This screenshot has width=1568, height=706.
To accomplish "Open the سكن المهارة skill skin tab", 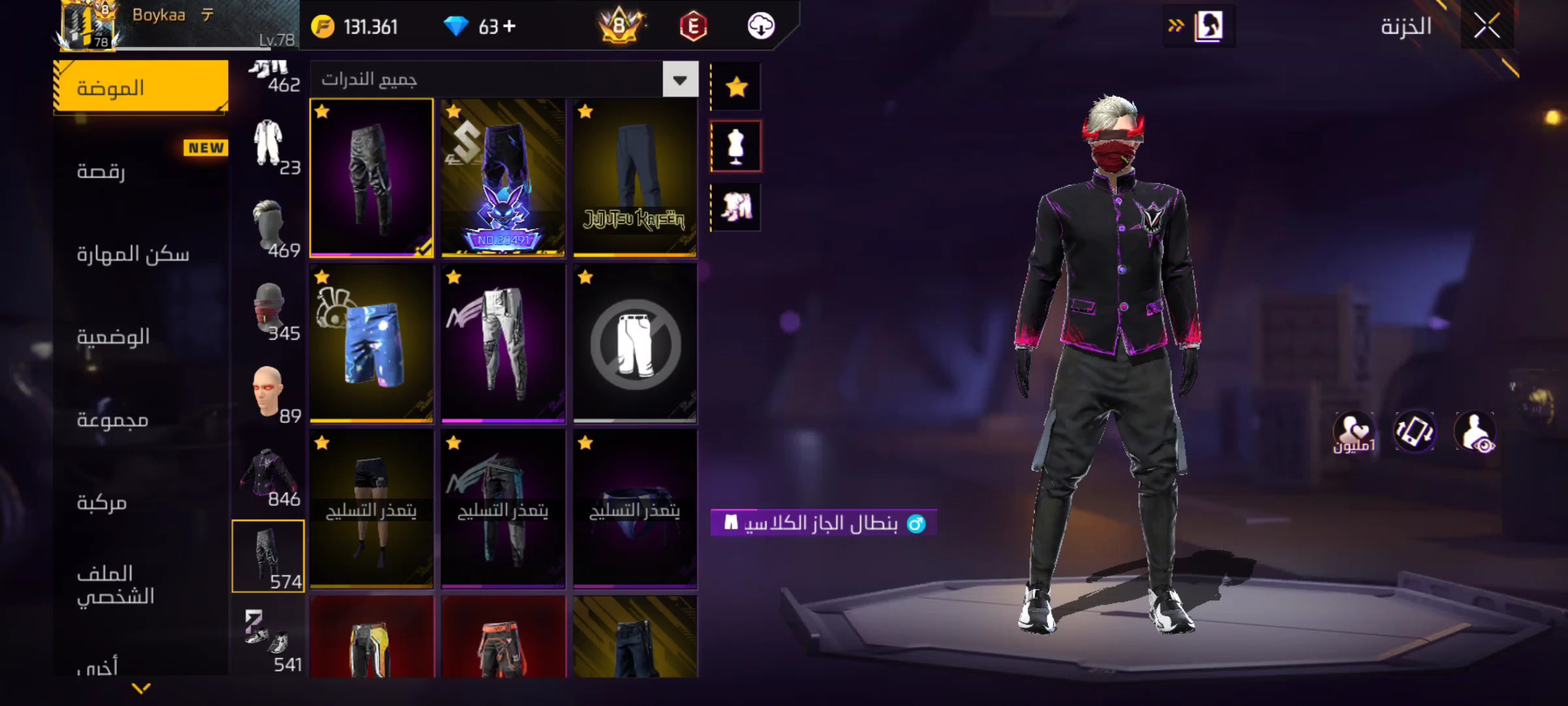I will point(140,254).
